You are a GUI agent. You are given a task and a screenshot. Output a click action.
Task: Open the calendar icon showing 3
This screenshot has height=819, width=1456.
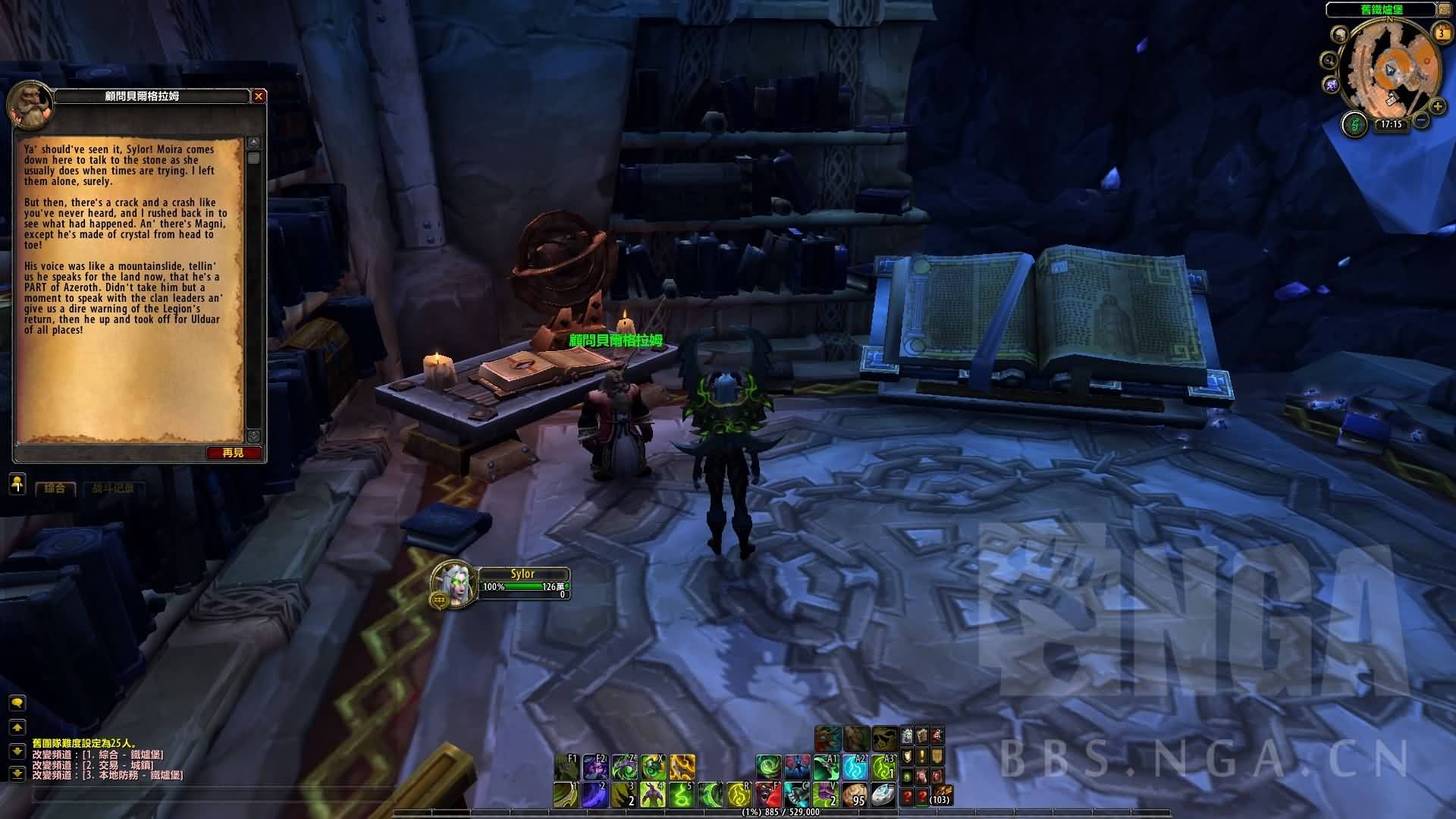click(x=1441, y=33)
